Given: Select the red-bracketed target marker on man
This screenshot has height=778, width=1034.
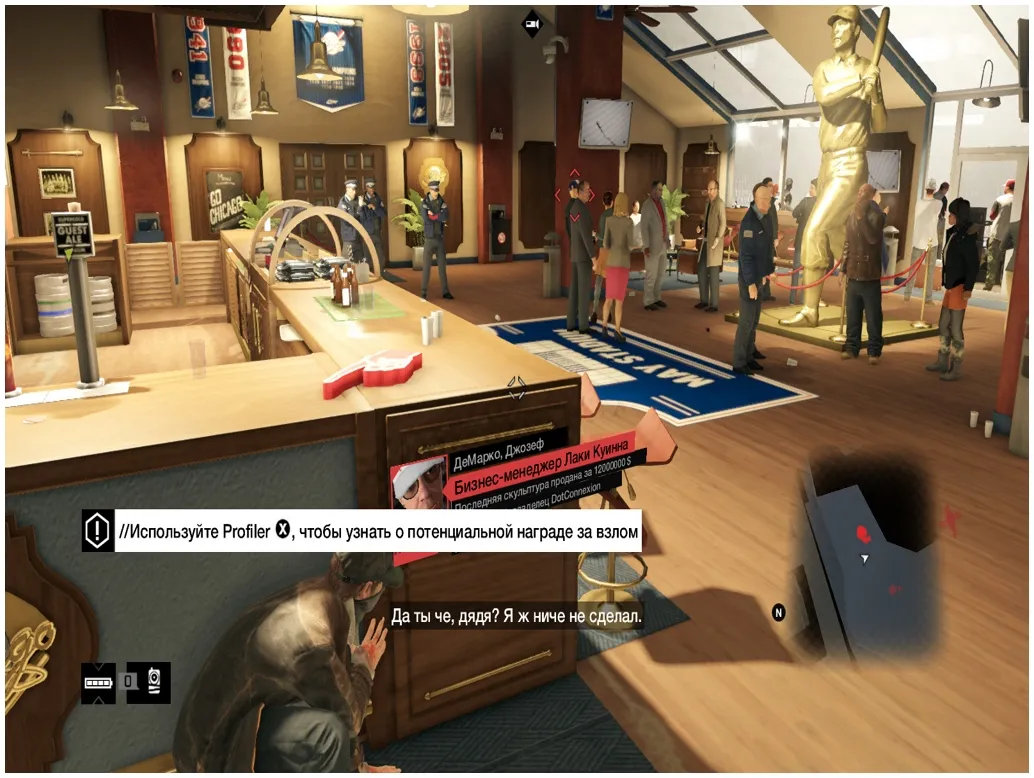Looking at the screenshot, I should click(575, 196).
